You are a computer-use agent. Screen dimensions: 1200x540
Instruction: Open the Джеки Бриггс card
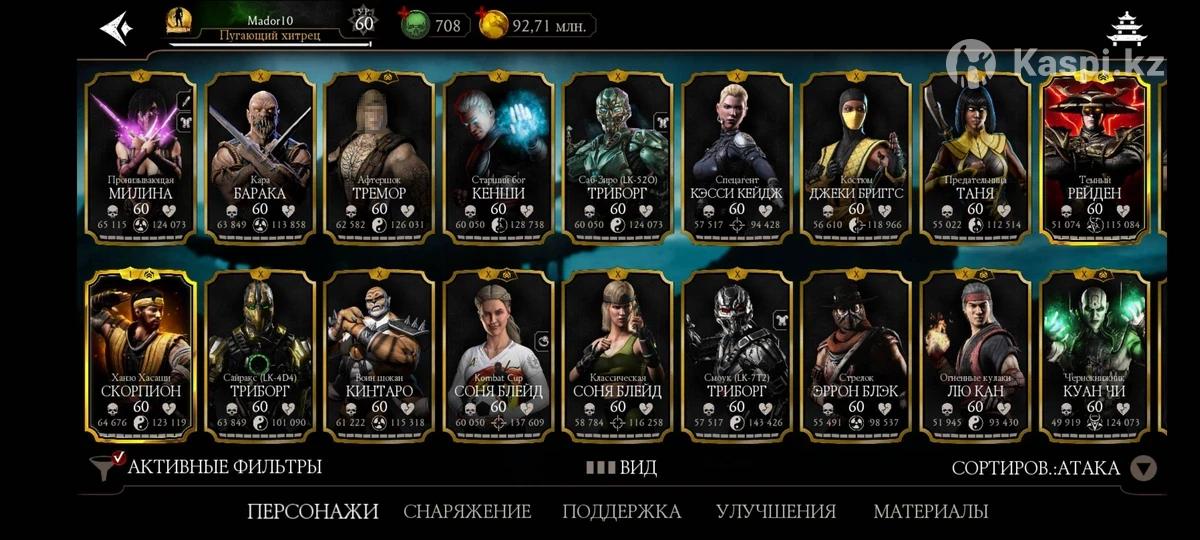856,158
